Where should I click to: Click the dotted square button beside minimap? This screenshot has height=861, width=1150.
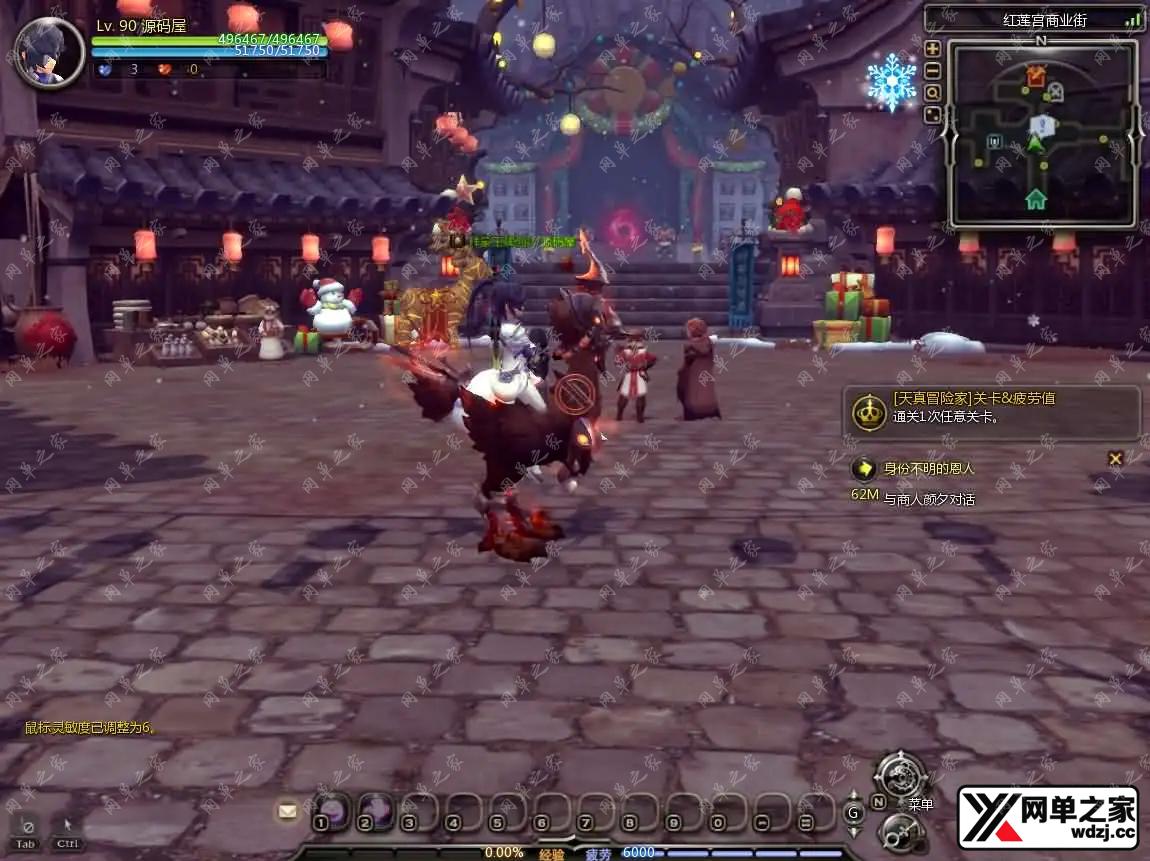(933, 115)
